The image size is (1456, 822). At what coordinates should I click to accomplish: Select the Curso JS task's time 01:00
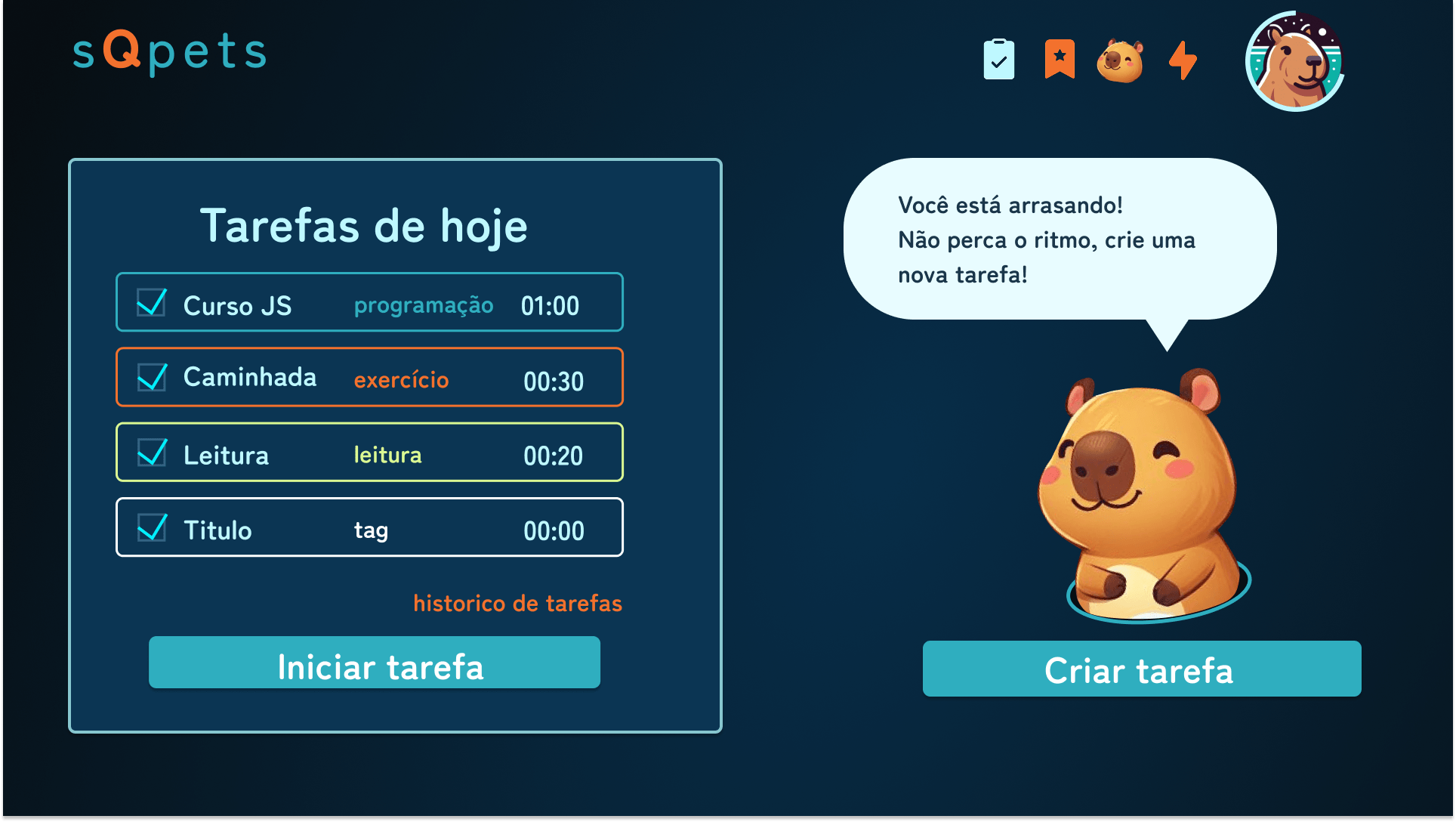coord(550,306)
